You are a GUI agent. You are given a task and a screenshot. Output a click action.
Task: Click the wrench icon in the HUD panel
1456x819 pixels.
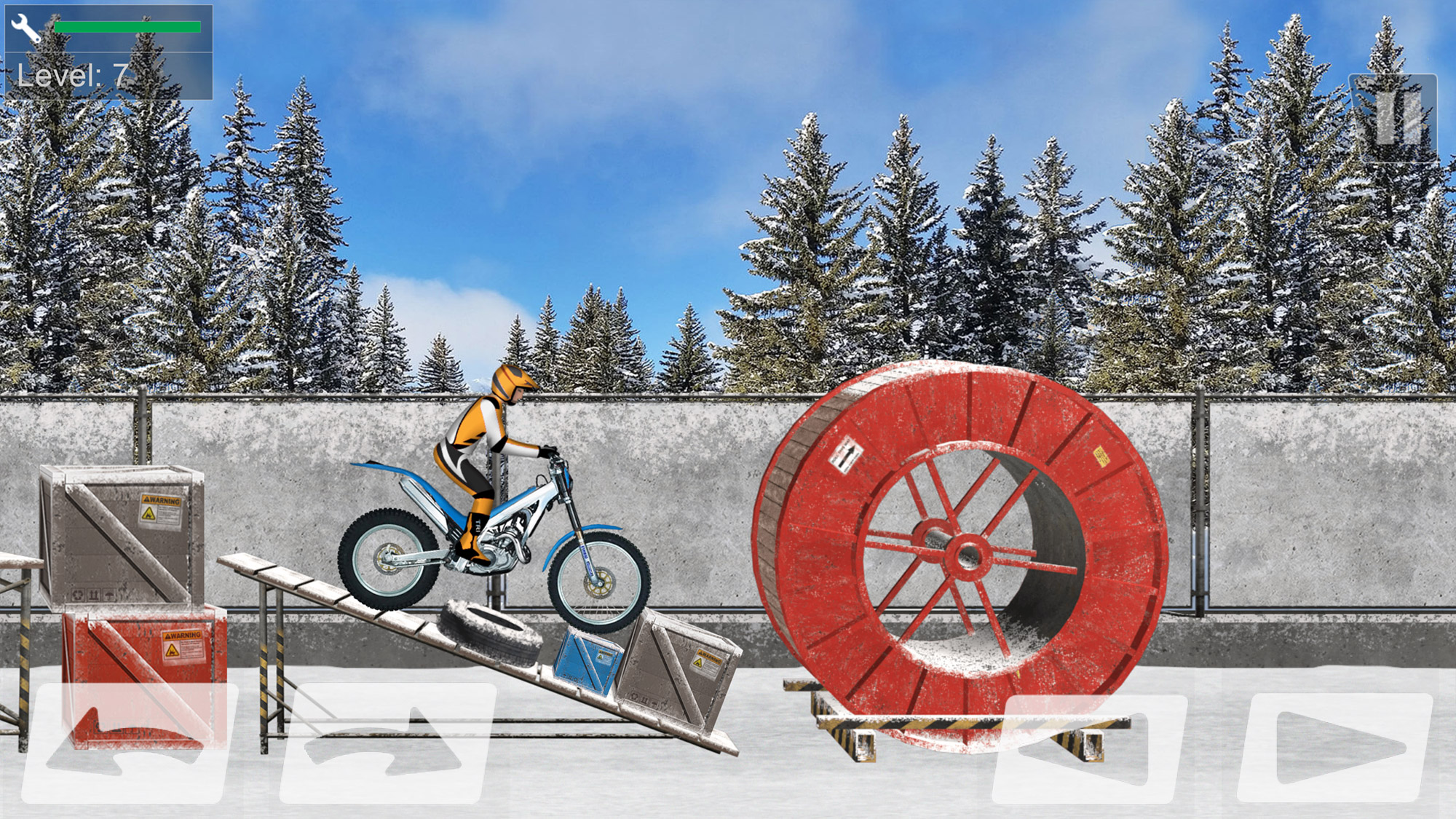24,28
